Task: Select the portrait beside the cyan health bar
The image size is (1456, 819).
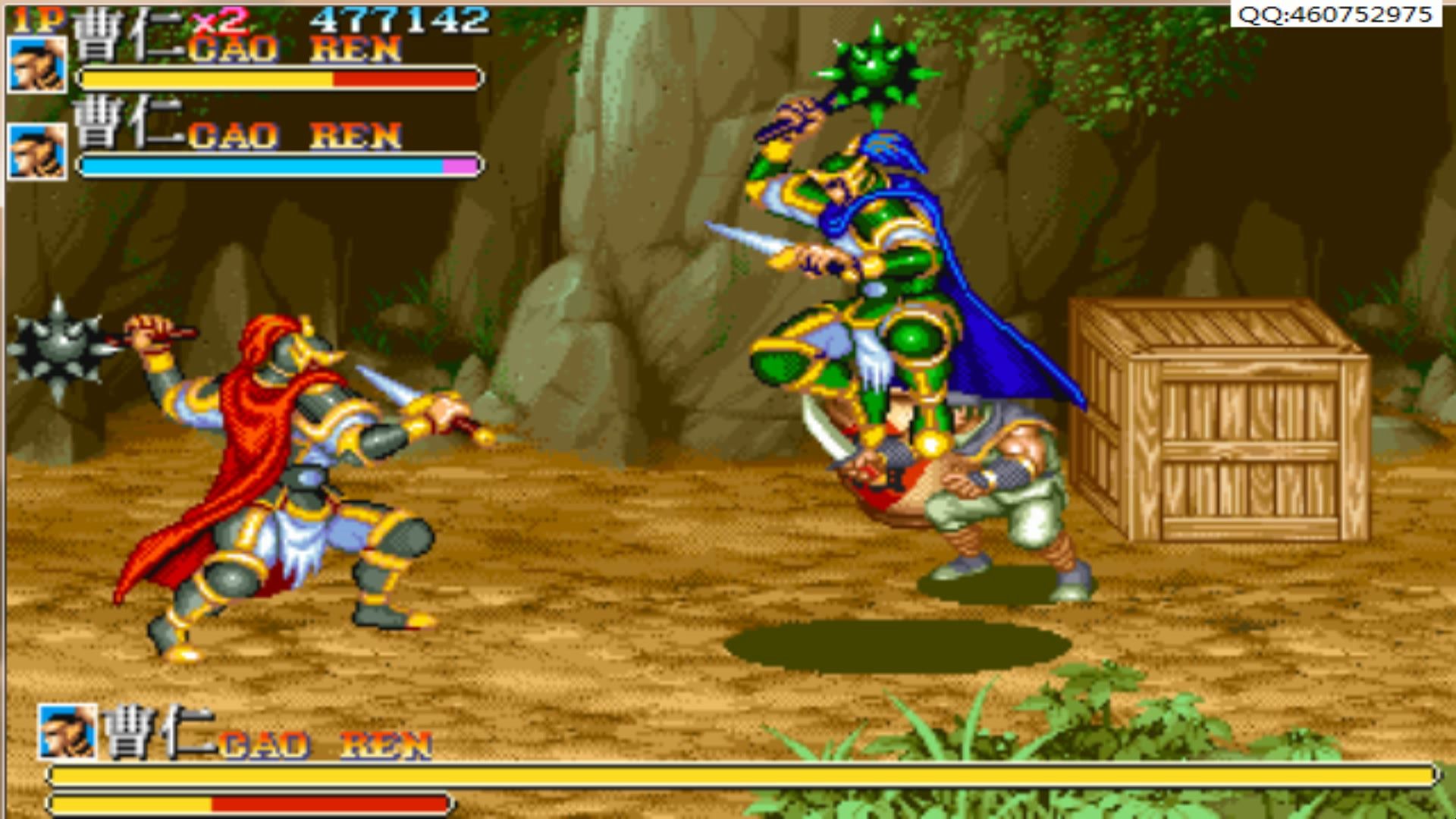Action: pos(37,152)
